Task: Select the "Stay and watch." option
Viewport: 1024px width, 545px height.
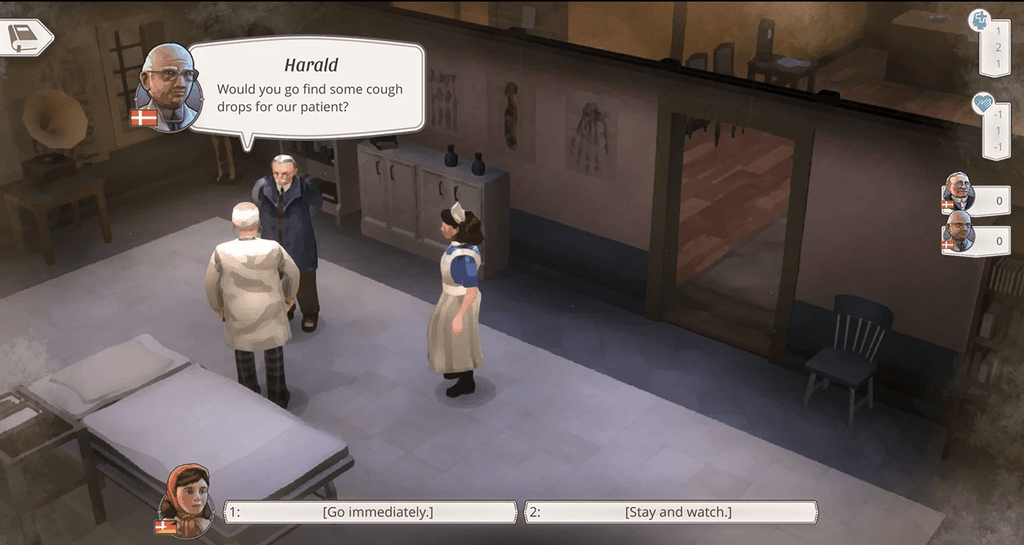Action: [x=671, y=512]
